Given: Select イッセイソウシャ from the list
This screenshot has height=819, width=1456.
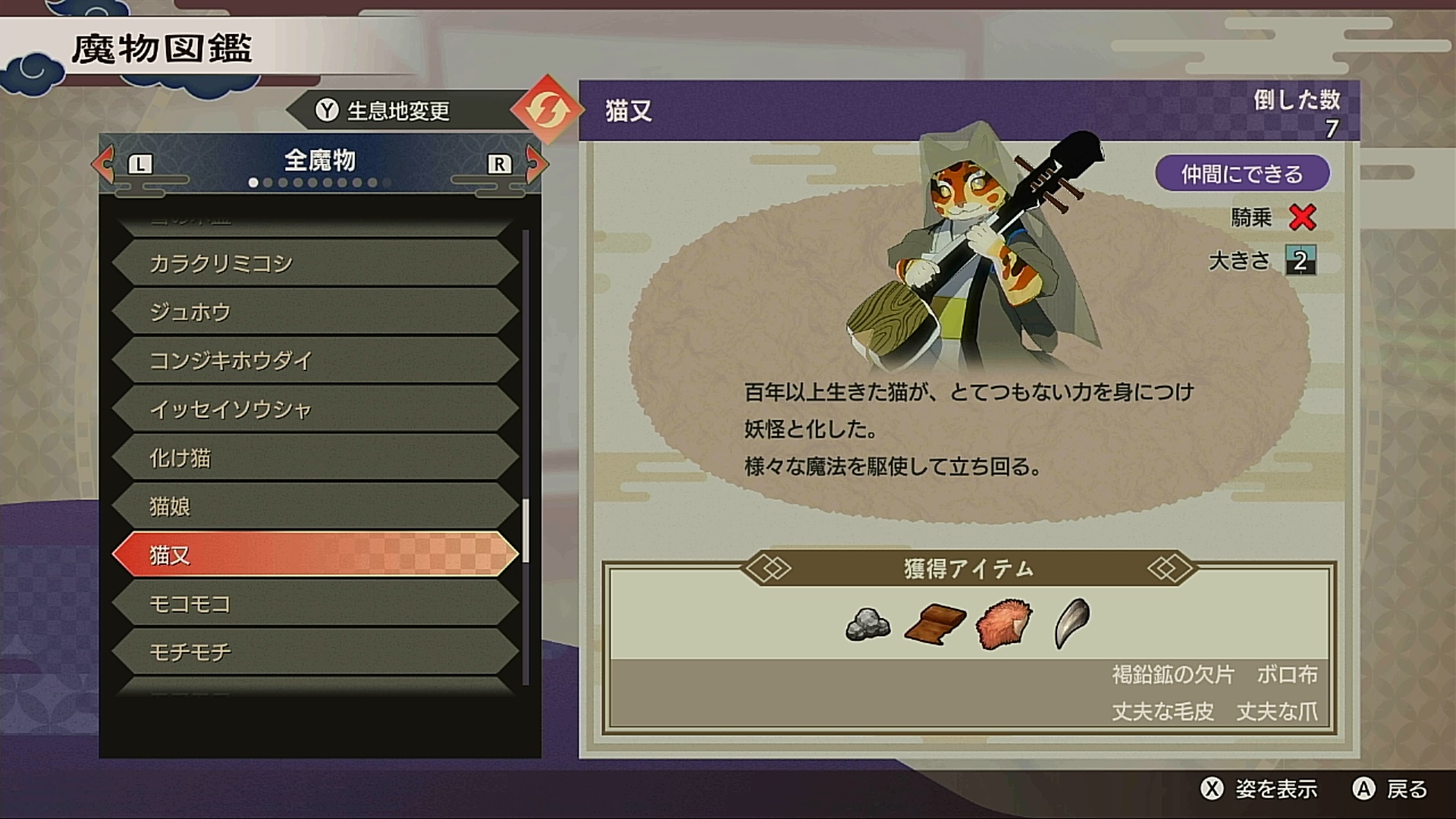Looking at the screenshot, I should click(315, 409).
